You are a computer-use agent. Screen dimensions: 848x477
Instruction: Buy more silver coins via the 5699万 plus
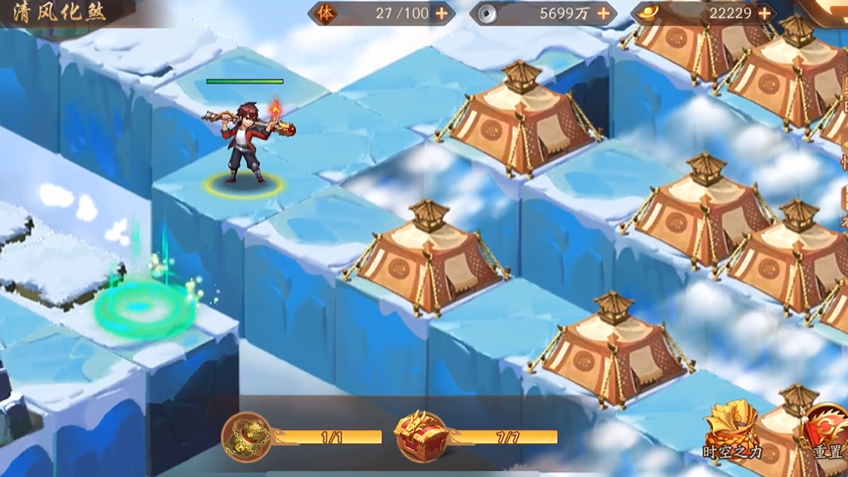603,14
